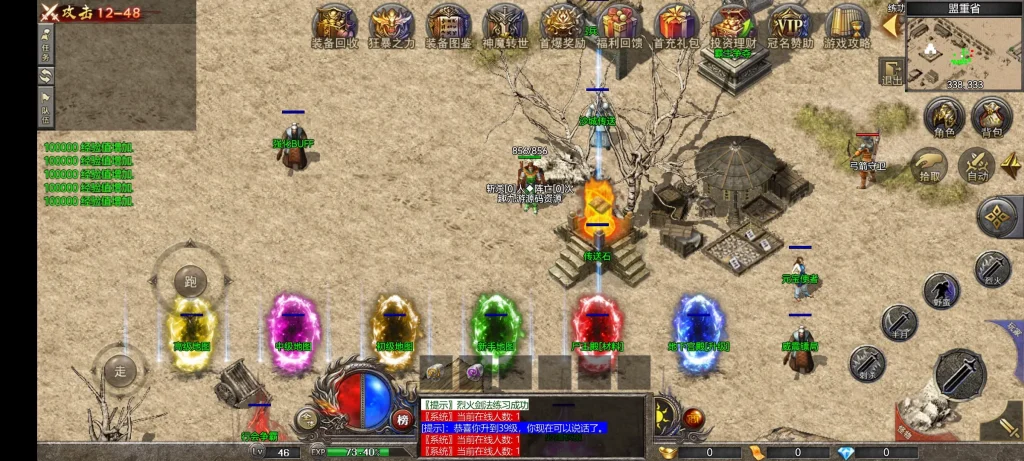
Task: Open the 首充礼包 first recharge pack
Action: pos(677,25)
